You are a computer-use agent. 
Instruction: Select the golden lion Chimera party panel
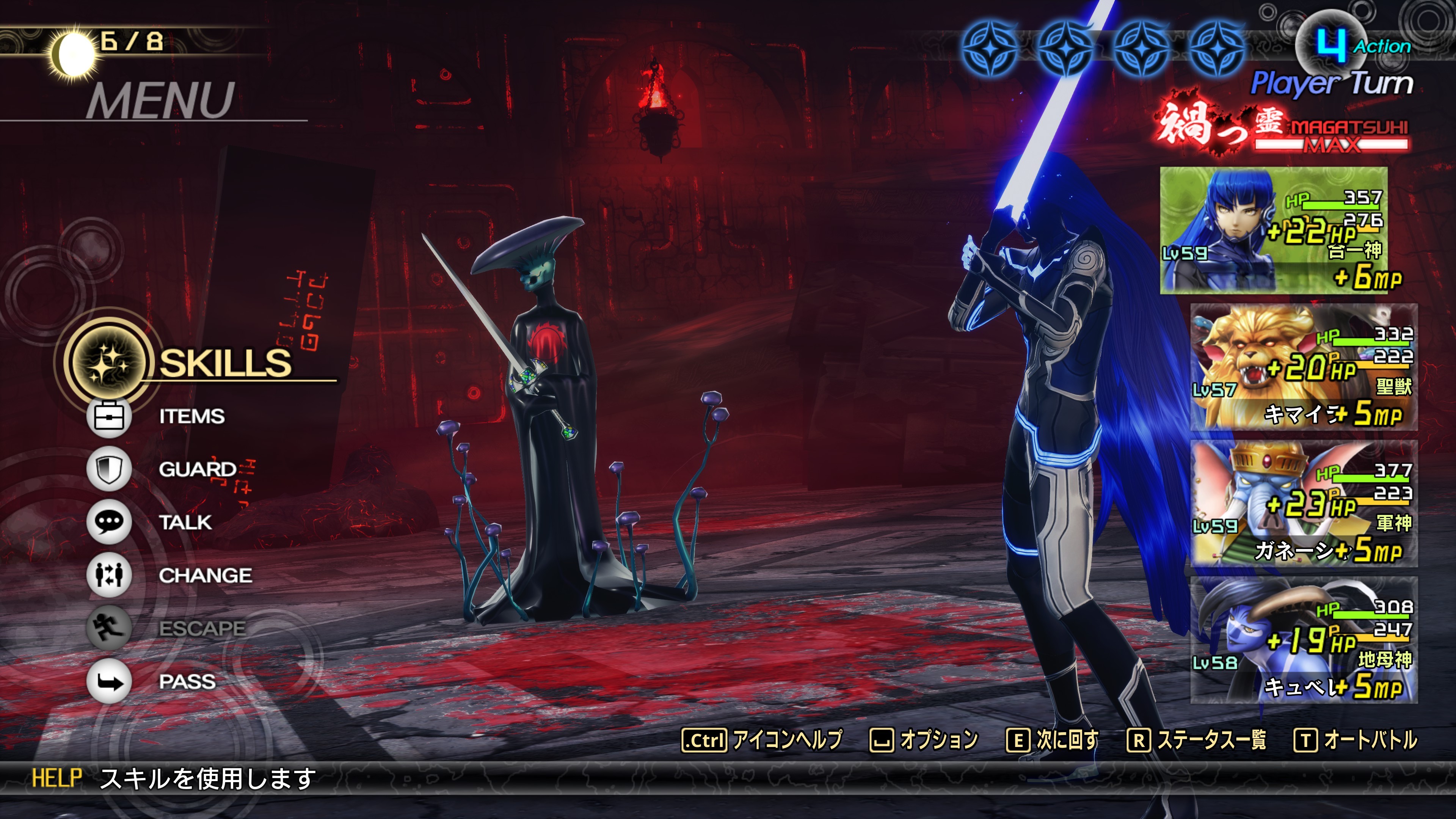(1304, 367)
